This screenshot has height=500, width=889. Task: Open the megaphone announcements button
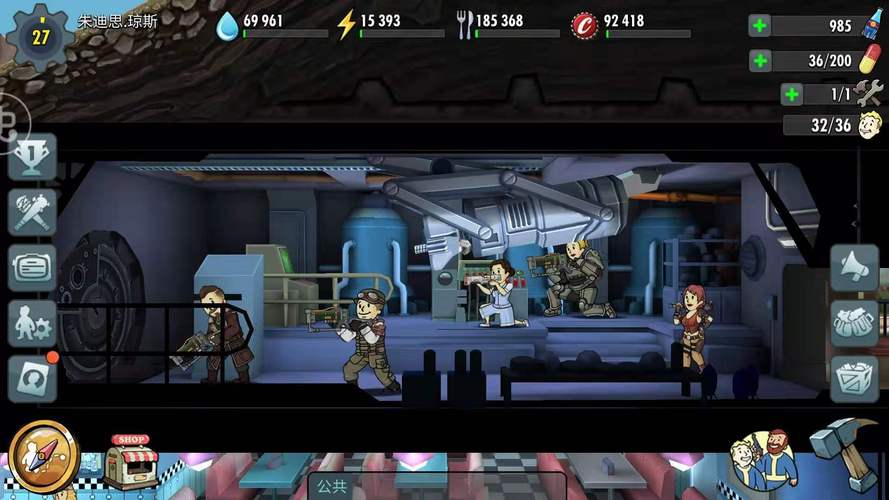click(854, 268)
